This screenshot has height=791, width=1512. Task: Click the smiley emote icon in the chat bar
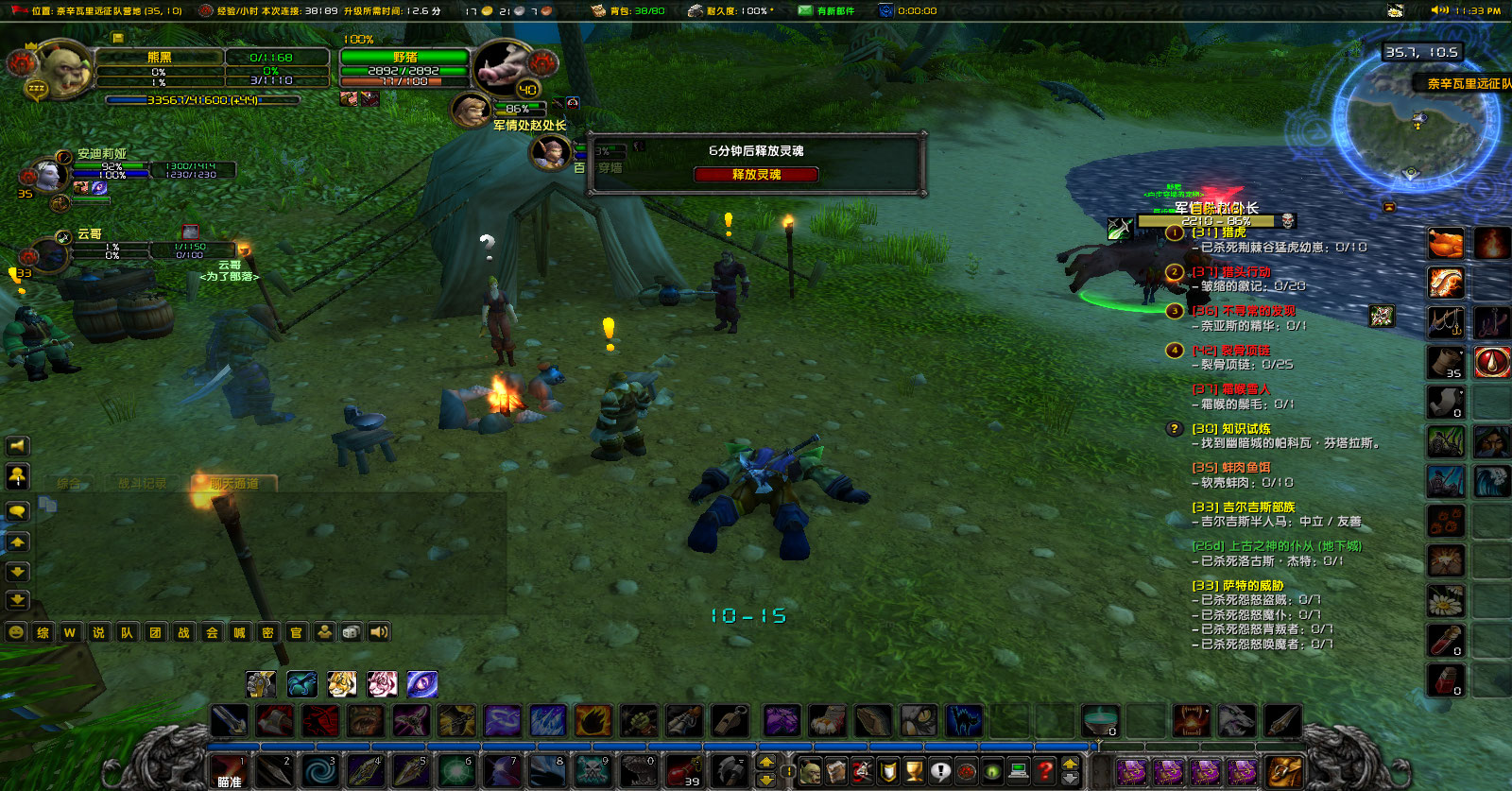14,633
